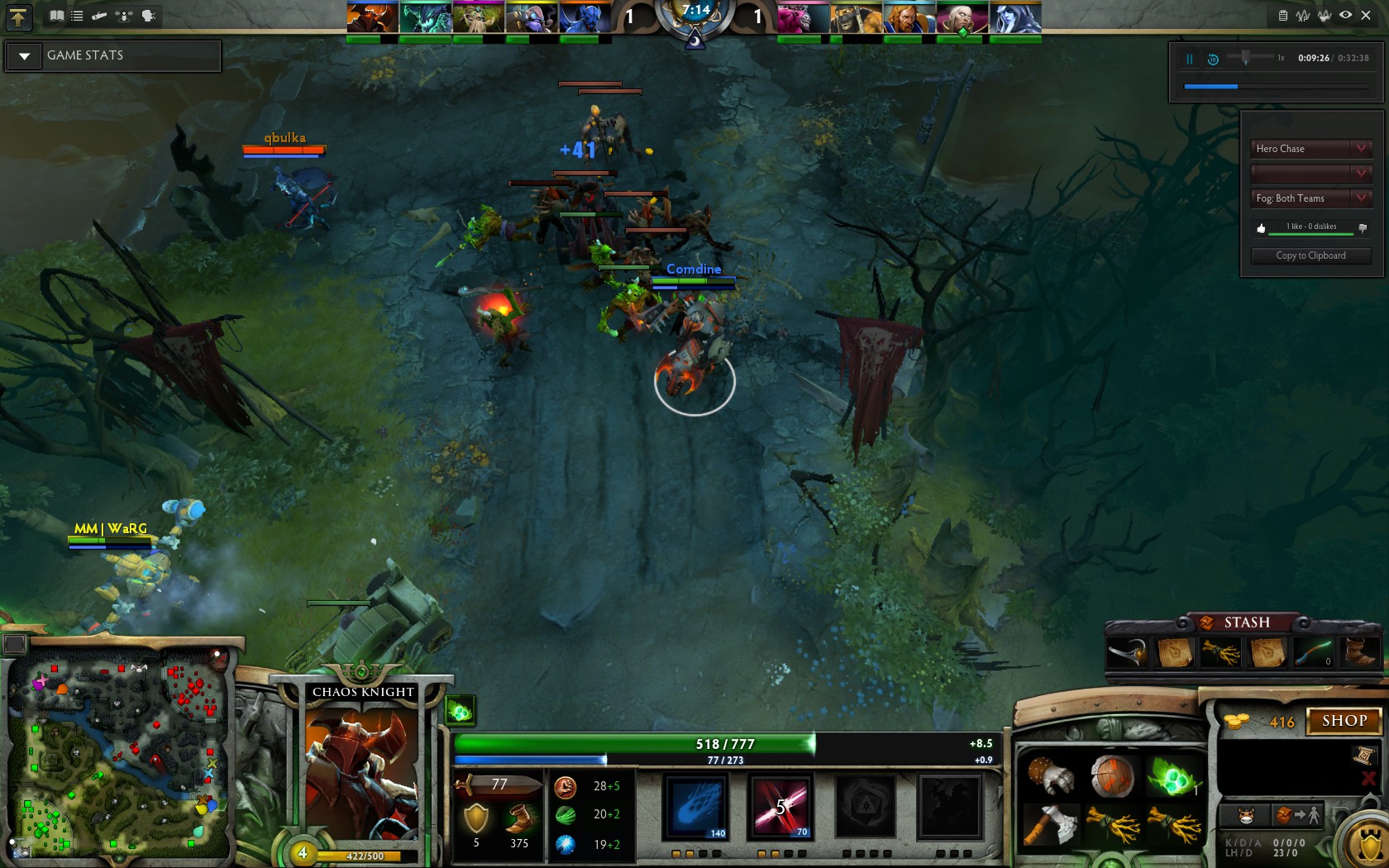
Task: Open the Hero Chase camera dropdown
Action: pos(1310,149)
